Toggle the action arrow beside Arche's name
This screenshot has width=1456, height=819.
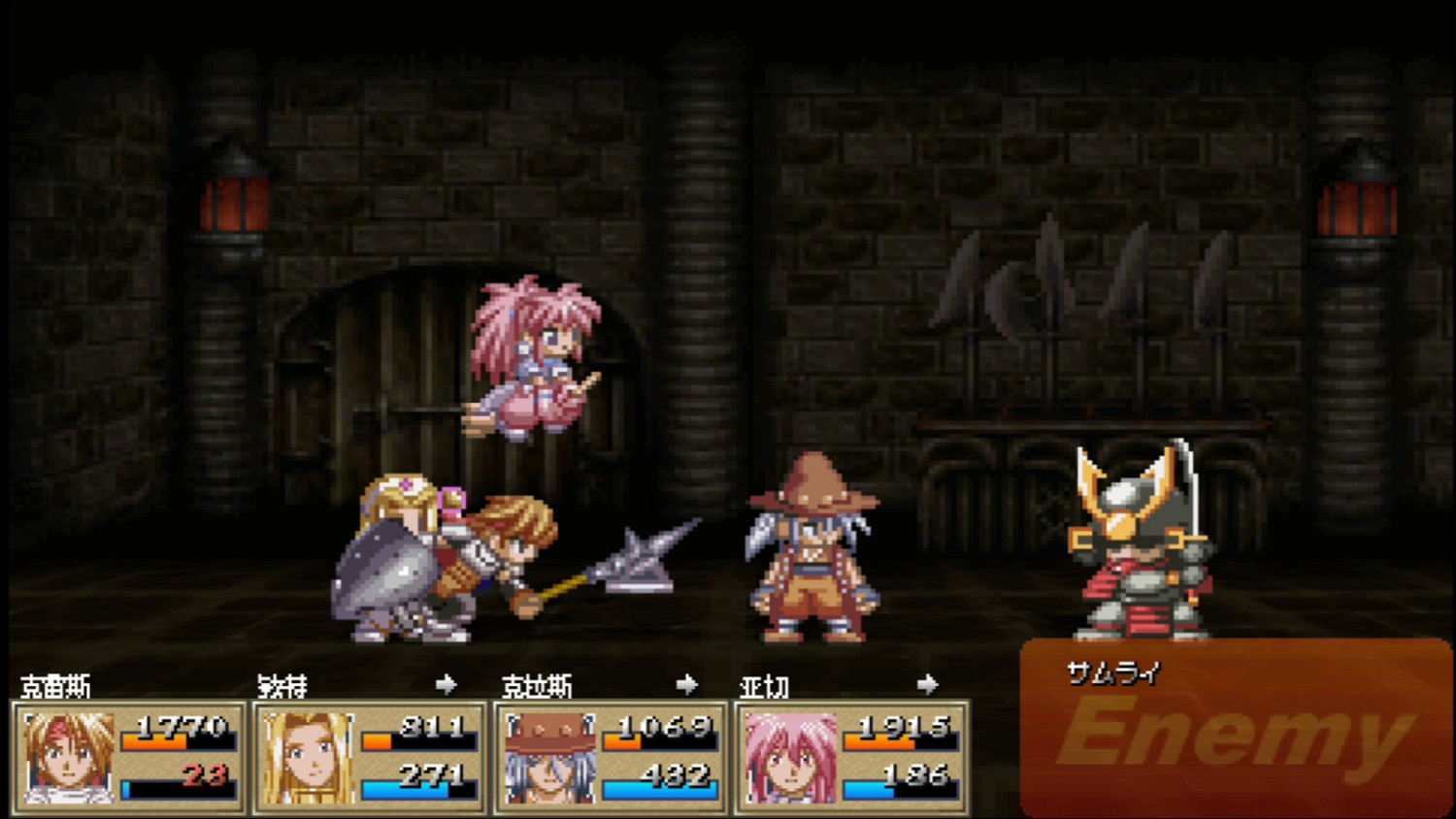[930, 684]
